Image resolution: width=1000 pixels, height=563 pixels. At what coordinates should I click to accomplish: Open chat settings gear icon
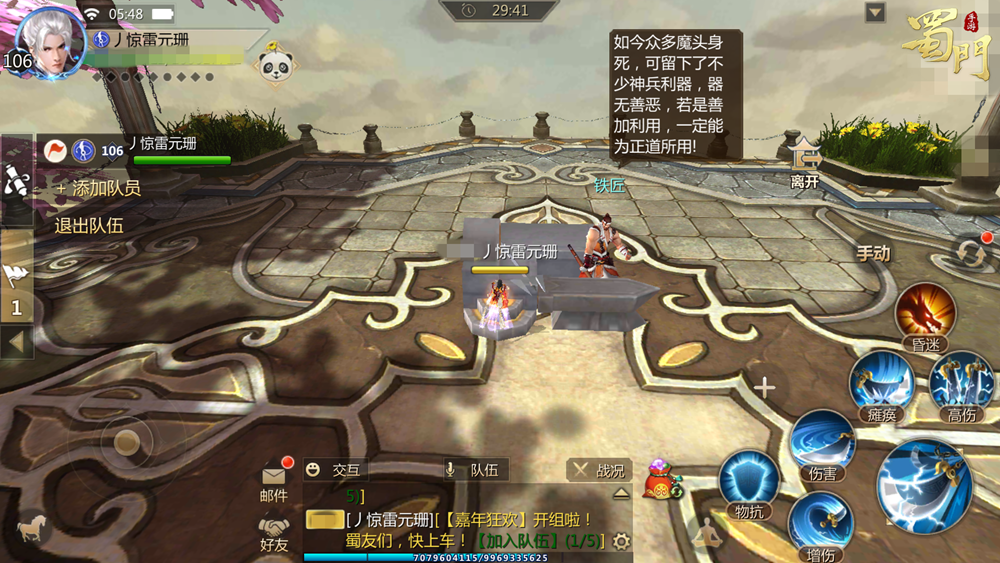coord(621,541)
